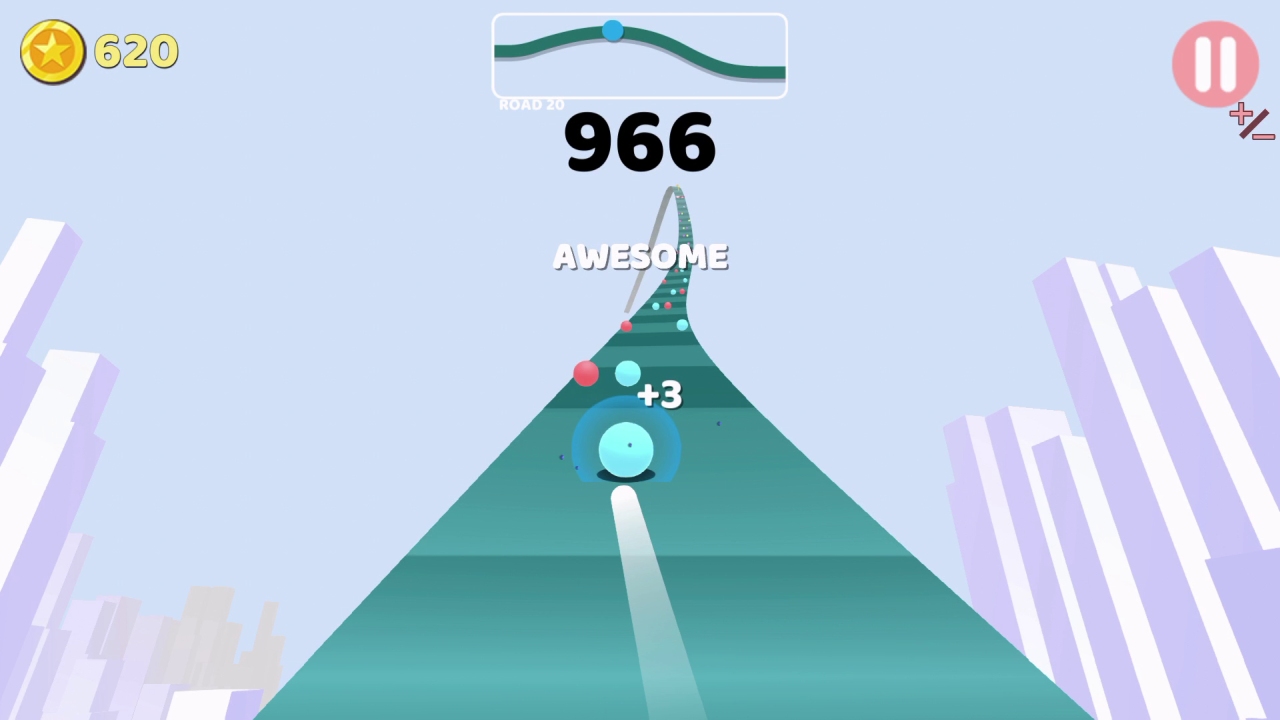Viewport: 1280px width, 720px height.
Task: Select the AWESOME banner text
Action: pos(640,256)
